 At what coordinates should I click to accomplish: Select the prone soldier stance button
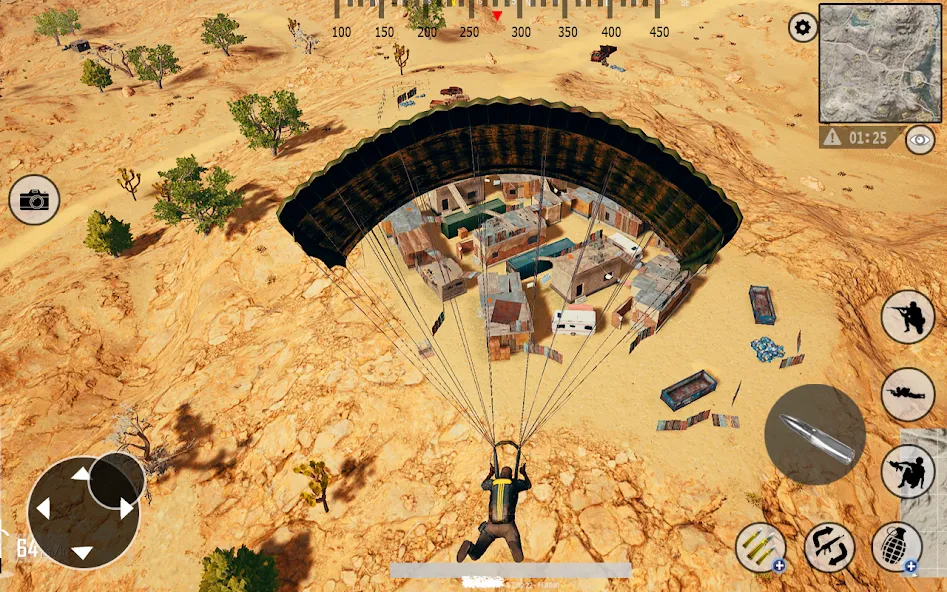pos(908,393)
